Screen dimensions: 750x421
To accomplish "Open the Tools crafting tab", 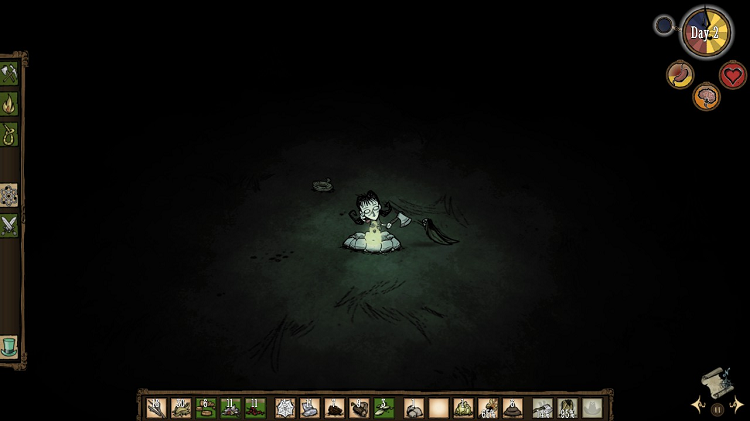I will [9, 73].
